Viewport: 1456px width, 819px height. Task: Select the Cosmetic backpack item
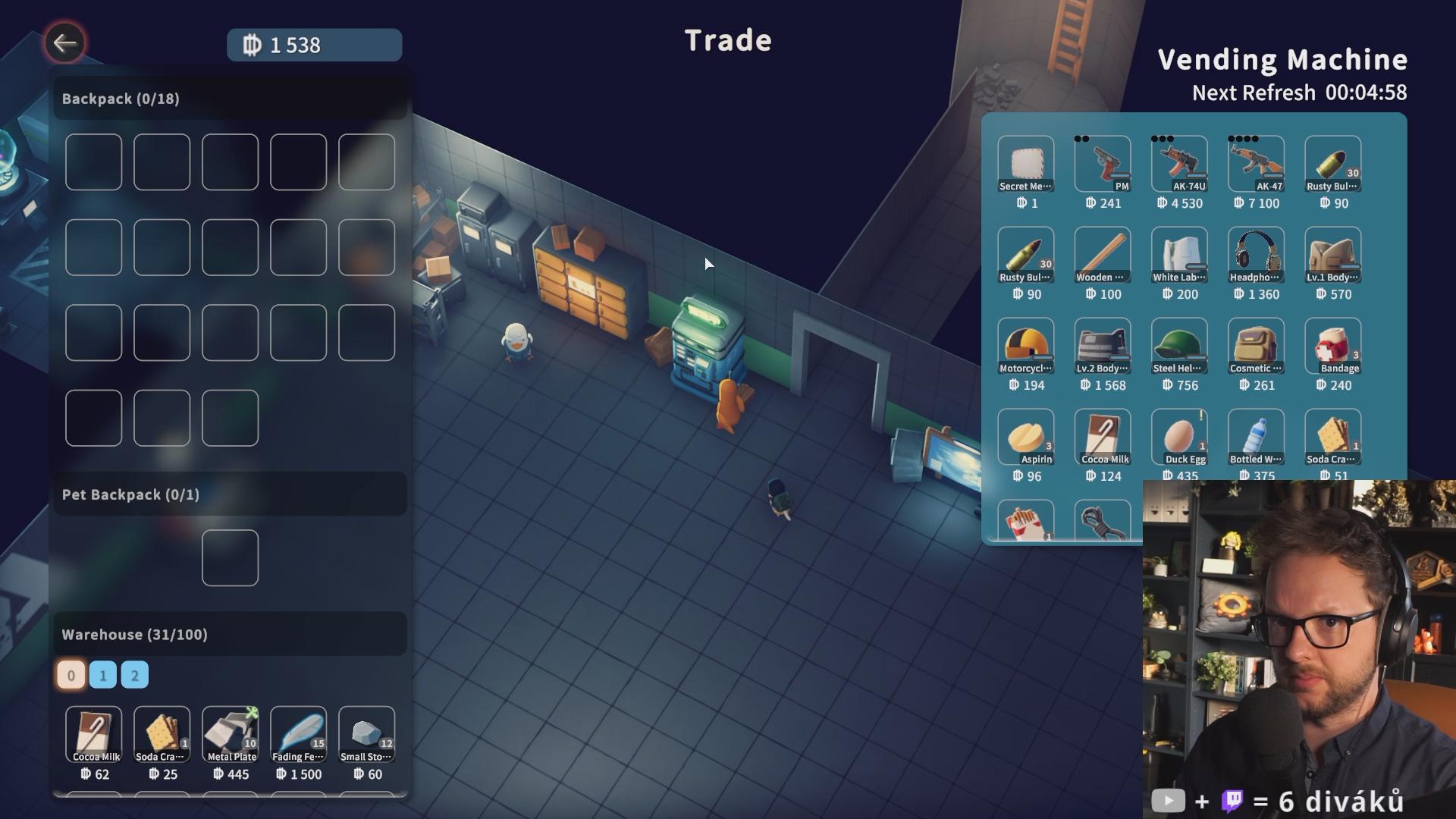[x=1256, y=346]
